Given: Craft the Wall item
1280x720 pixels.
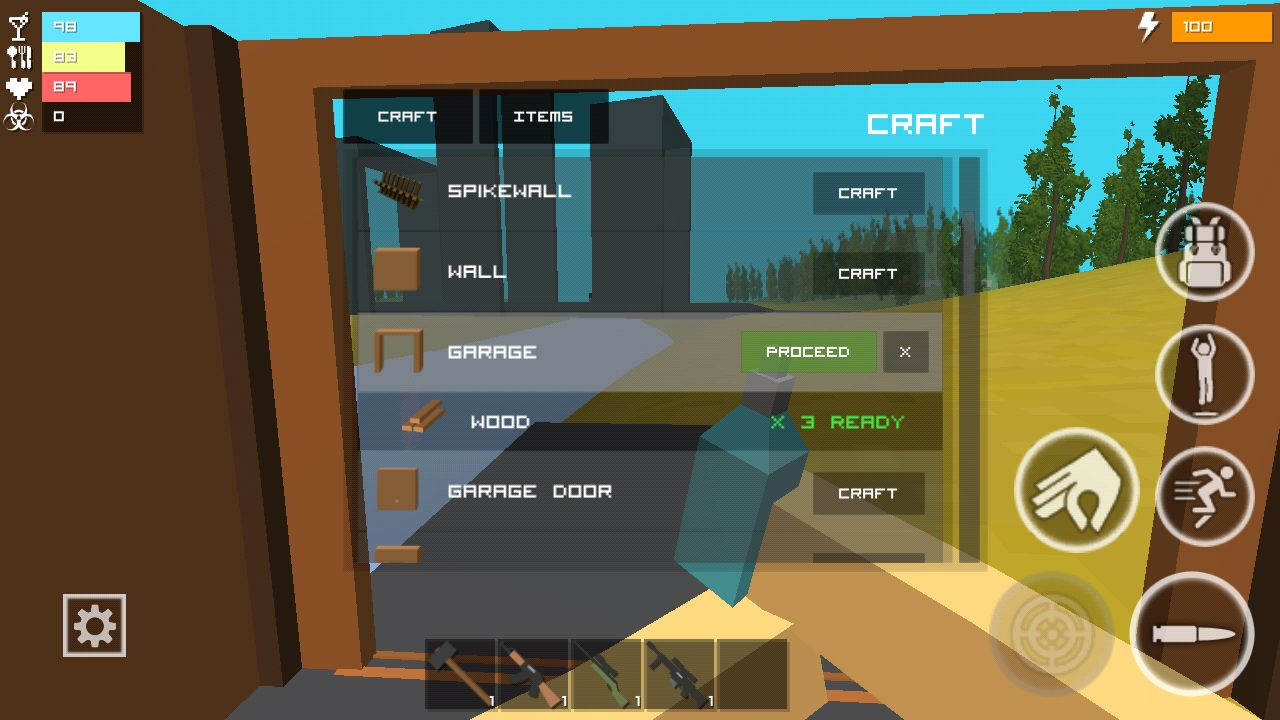Looking at the screenshot, I should [x=867, y=273].
